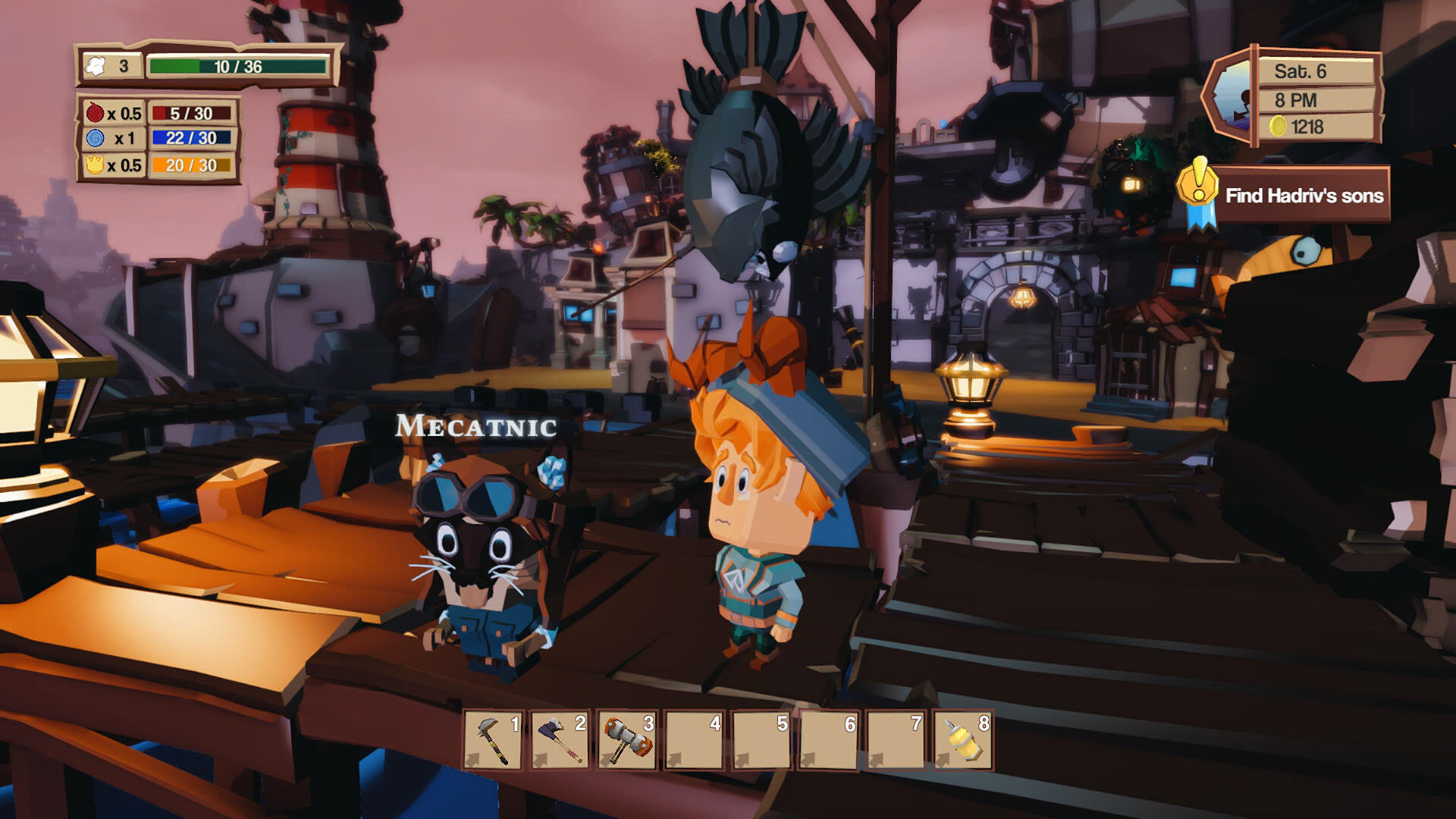Equip the hammer in hotbar slot 3
This screenshot has width=1456, height=819.
626,740
